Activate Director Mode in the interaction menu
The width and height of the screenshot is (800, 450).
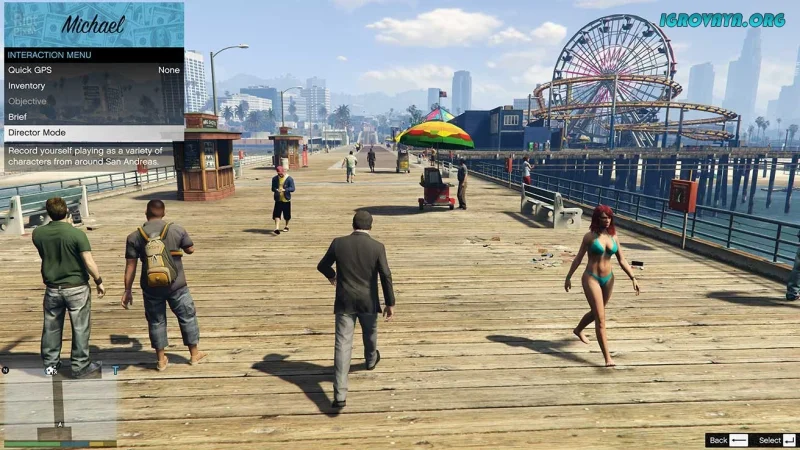click(x=92, y=133)
